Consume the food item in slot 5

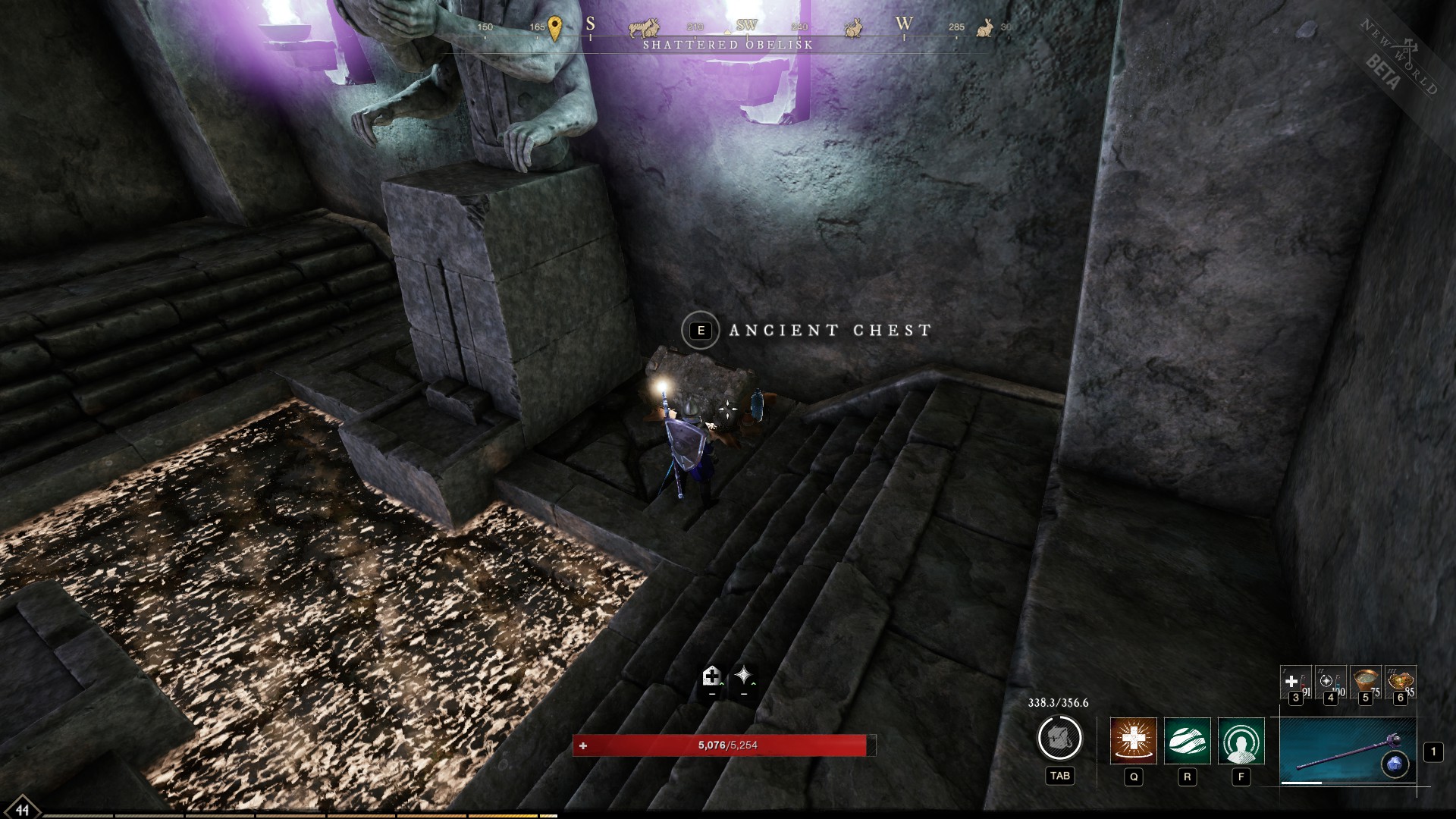tap(1366, 679)
